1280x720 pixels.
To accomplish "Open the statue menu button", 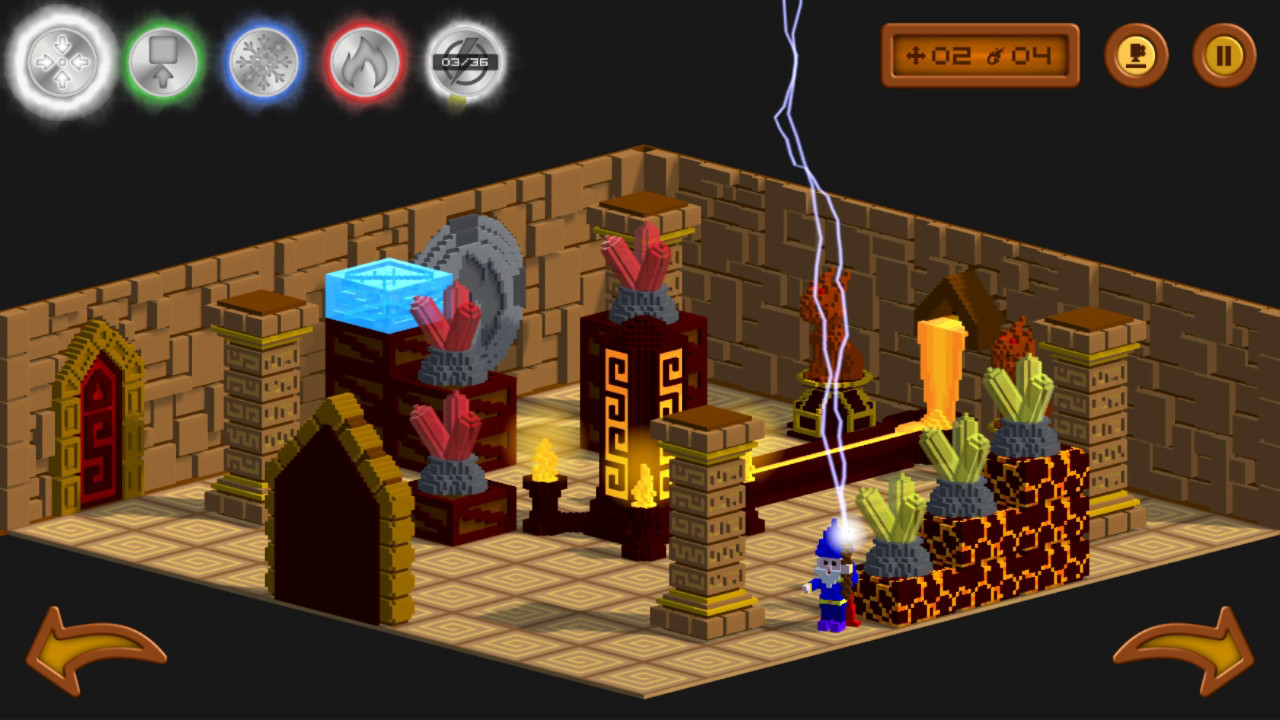I will 1138,57.
